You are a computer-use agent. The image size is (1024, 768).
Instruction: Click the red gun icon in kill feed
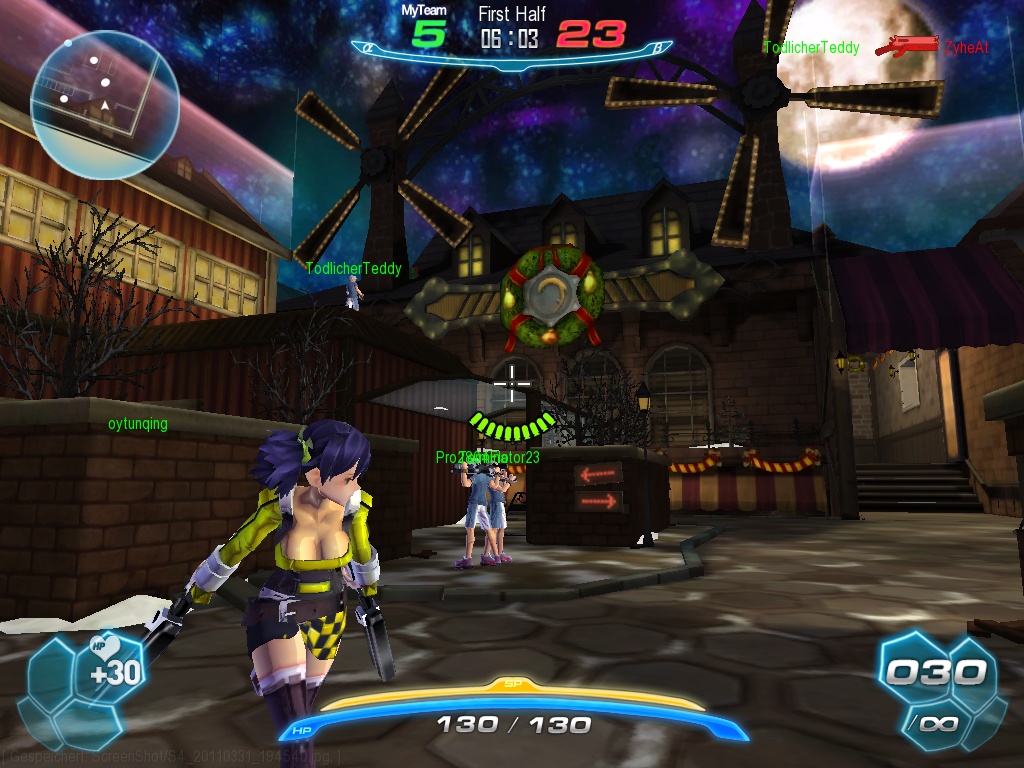905,46
